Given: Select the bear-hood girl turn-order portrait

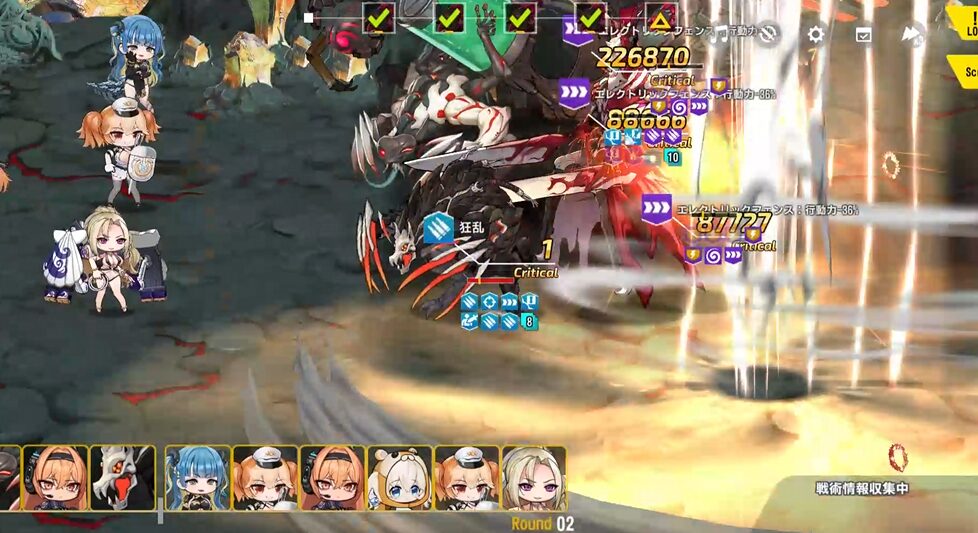Looking at the screenshot, I should coord(399,478).
